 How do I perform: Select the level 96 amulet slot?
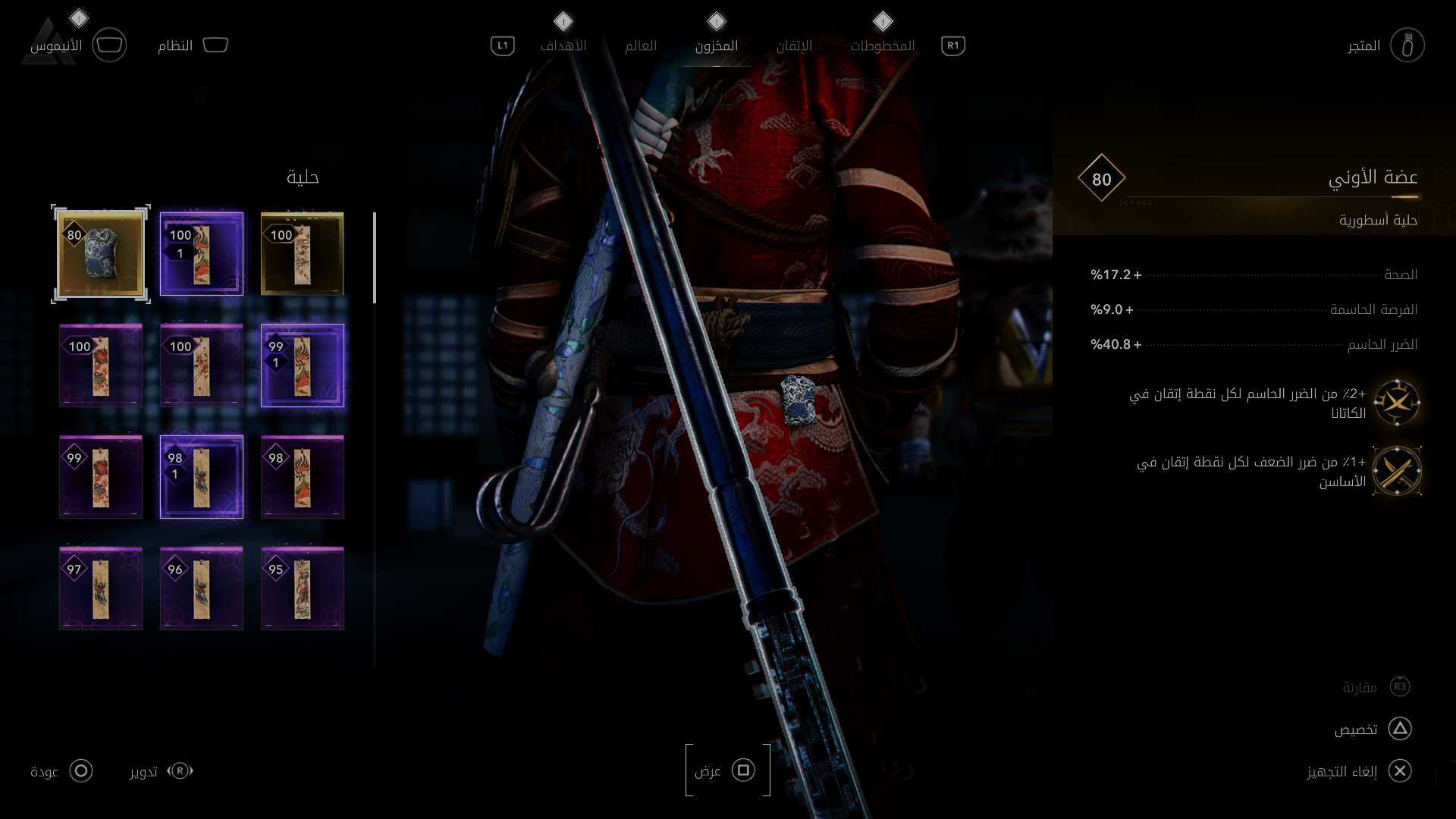(202, 588)
